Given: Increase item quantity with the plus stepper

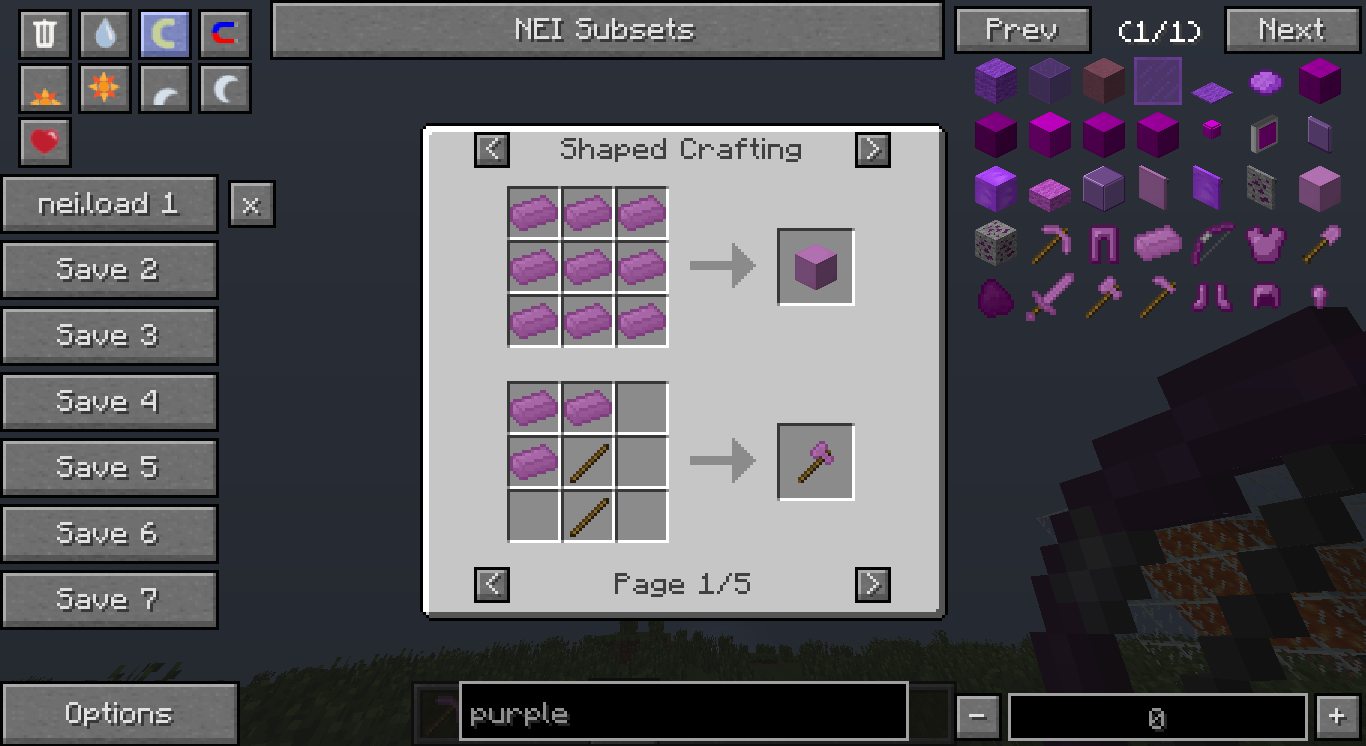Looking at the screenshot, I should pos(1337,715).
